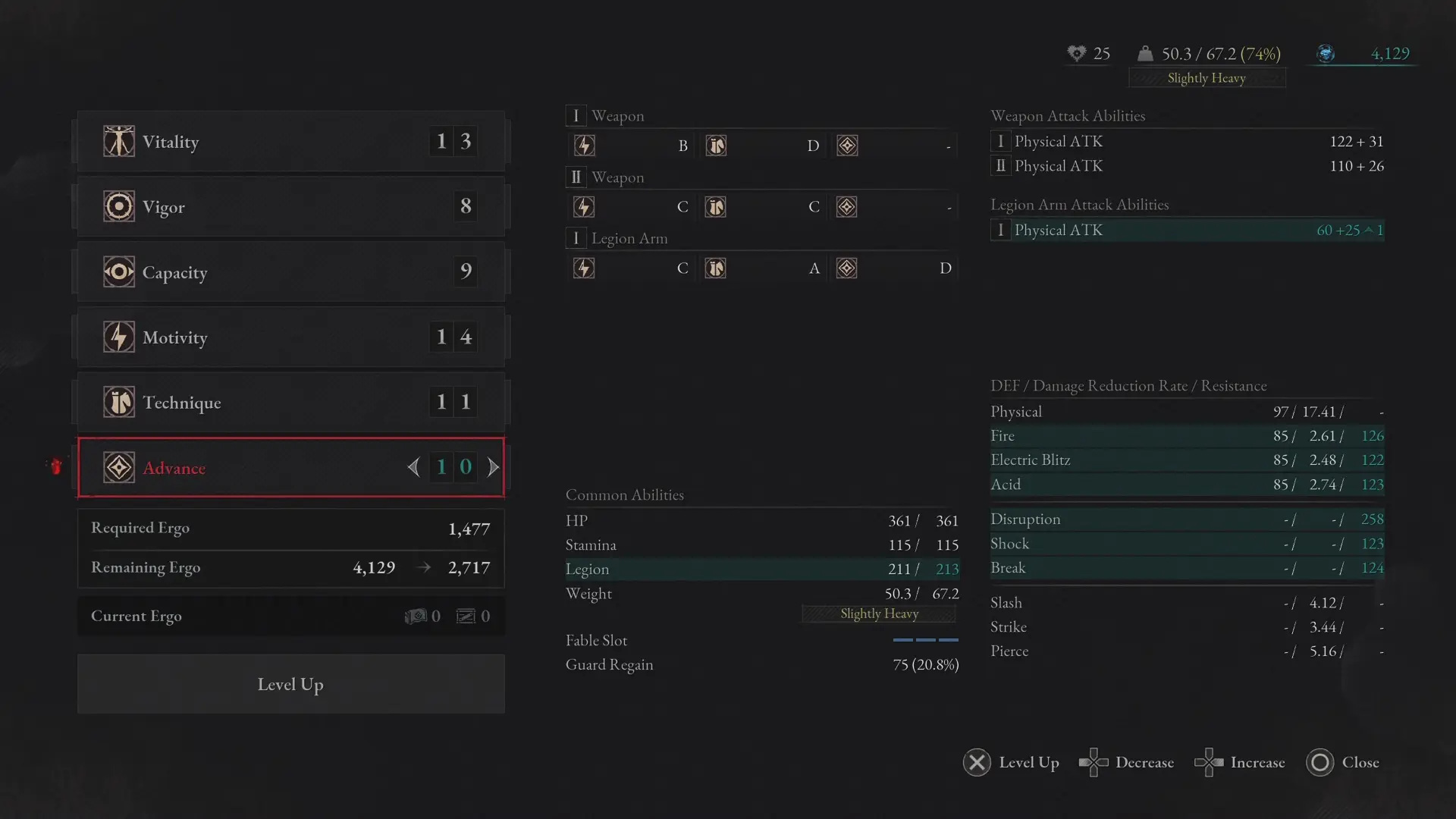The width and height of the screenshot is (1456, 819).
Task: Click the Advance diamond icon
Action: 118,467
